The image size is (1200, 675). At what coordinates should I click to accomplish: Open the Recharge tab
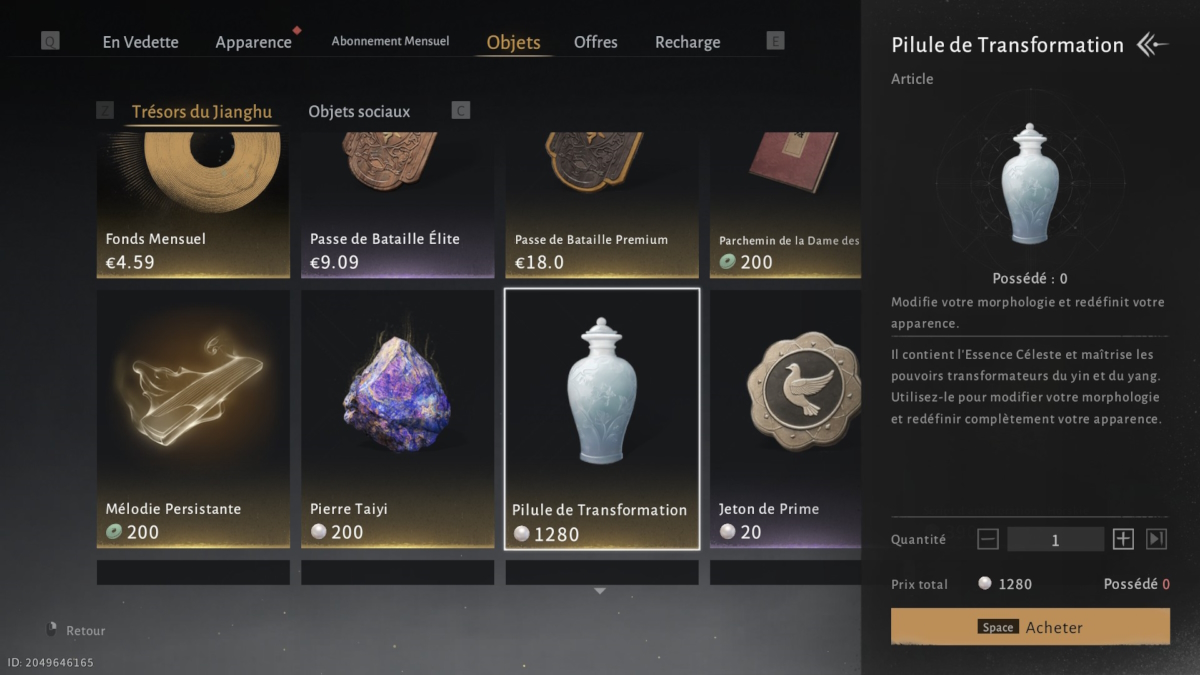[x=687, y=42]
